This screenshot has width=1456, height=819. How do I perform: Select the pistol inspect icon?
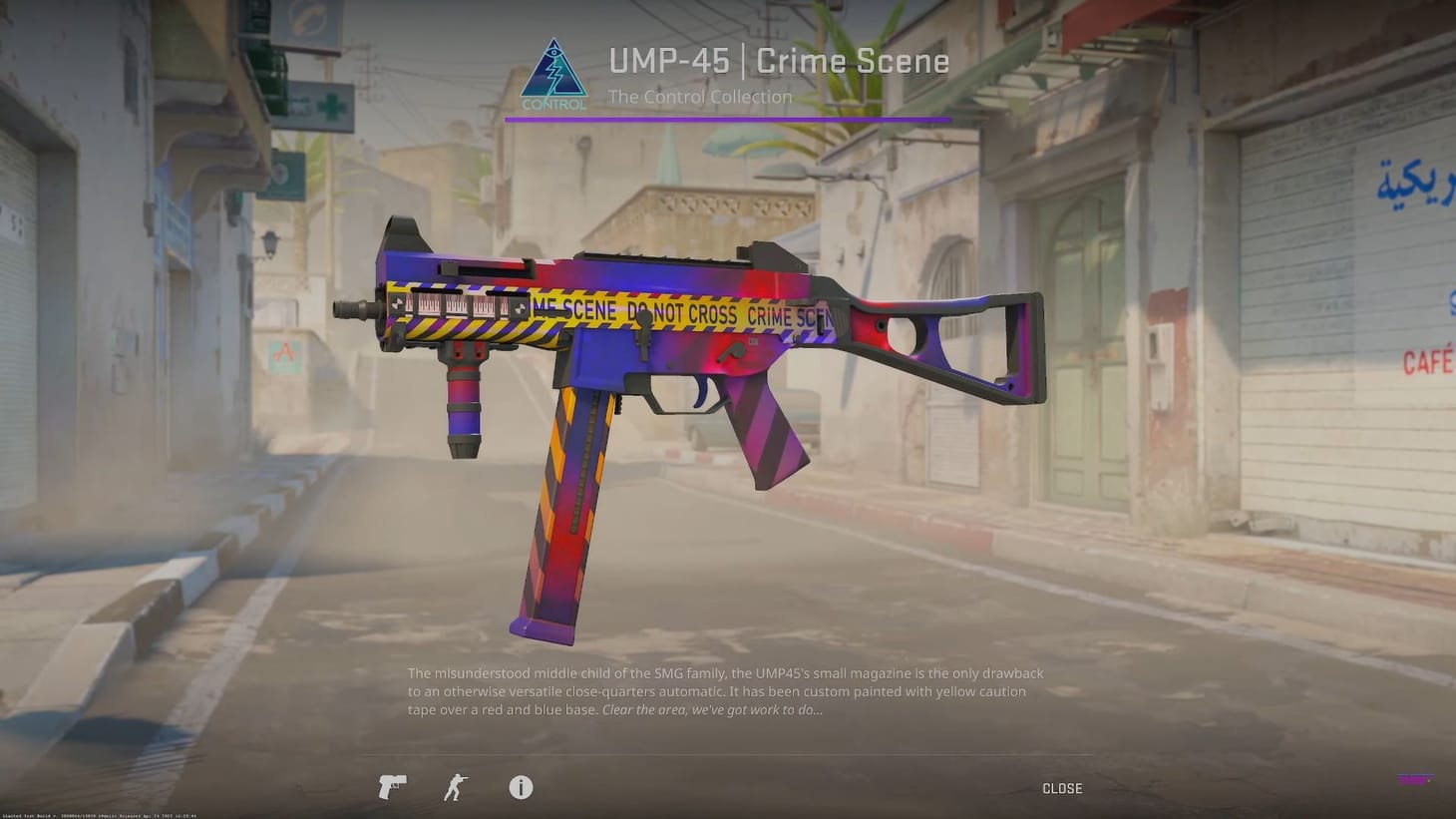(391, 788)
